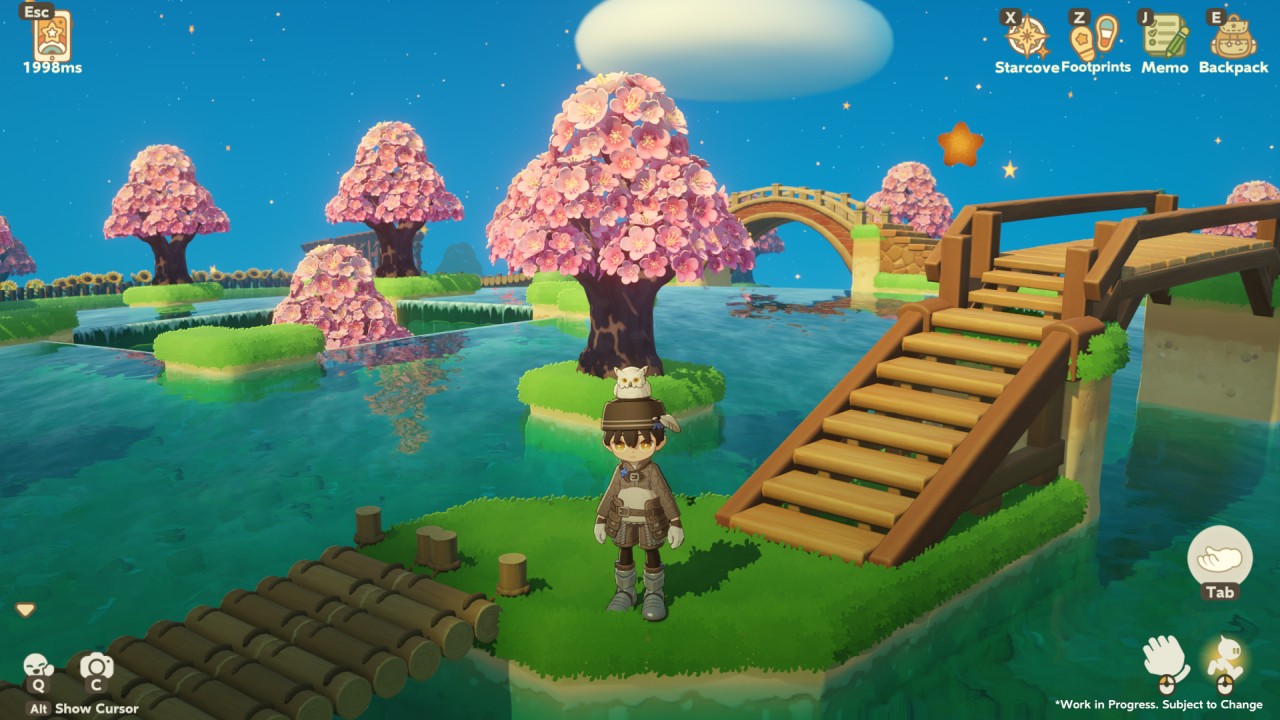The width and height of the screenshot is (1280, 720).
Task: Activate the glowing running character icon
Action: pyautogui.click(x=1224, y=659)
